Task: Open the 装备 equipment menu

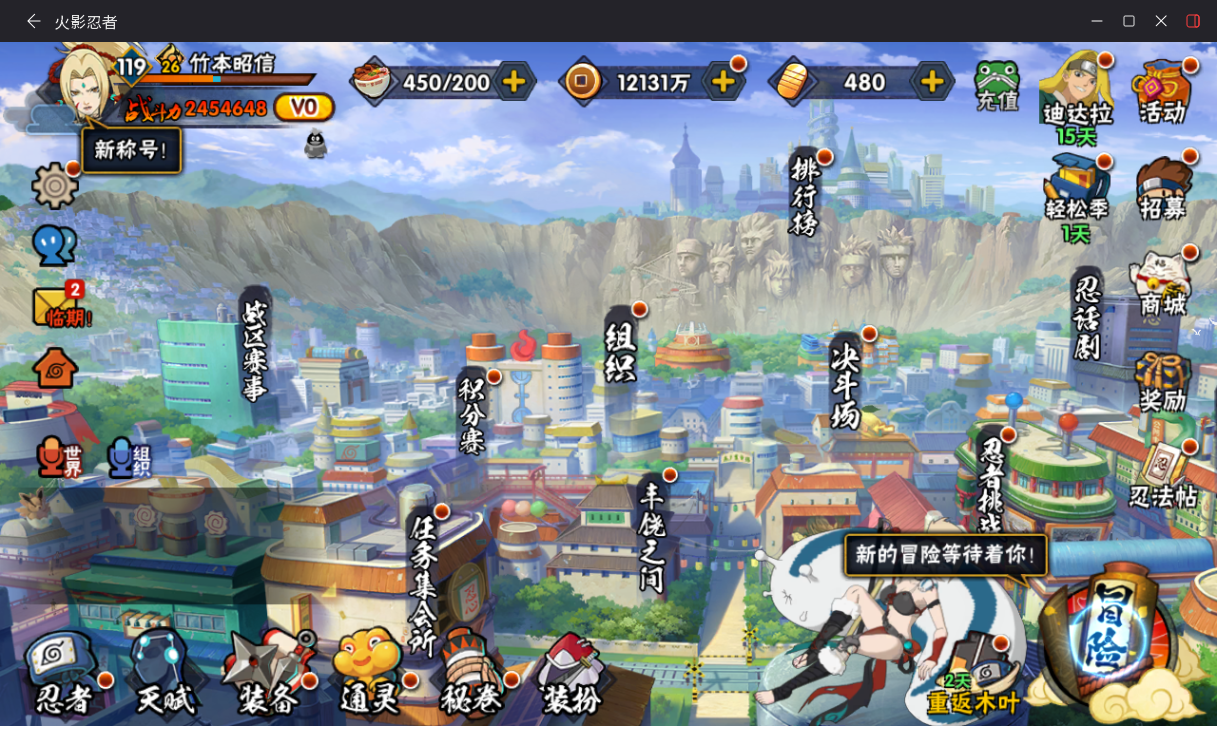Action: (267, 674)
